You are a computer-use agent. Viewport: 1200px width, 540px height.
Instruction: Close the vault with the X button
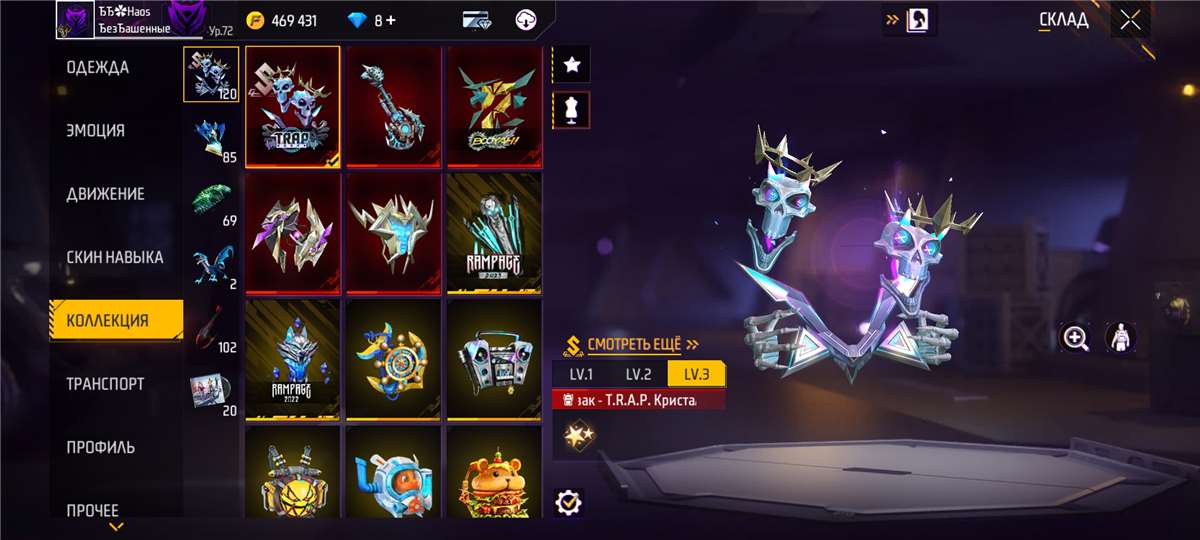click(x=1130, y=19)
